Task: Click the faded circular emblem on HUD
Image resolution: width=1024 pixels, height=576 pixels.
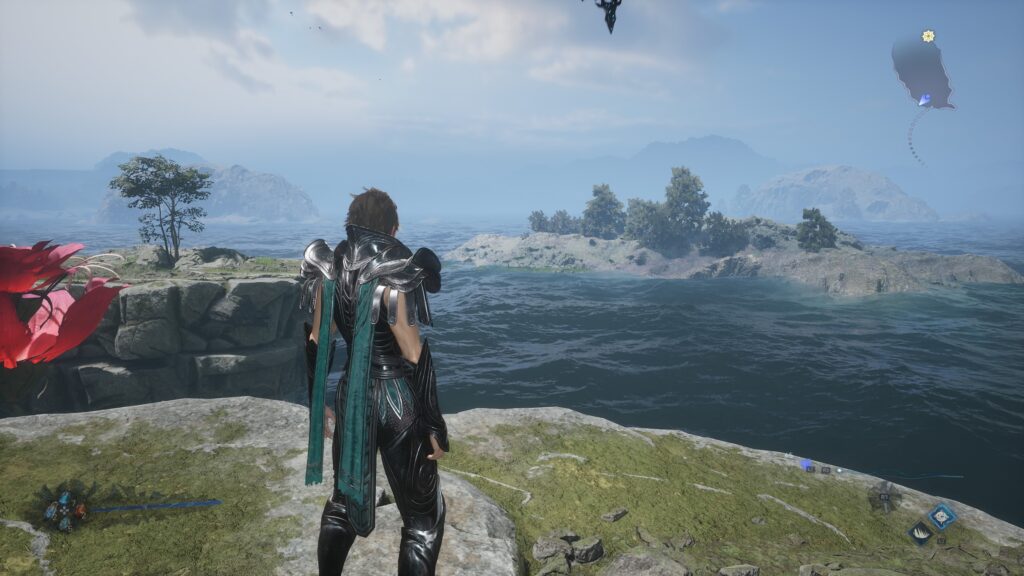Action: [884, 496]
